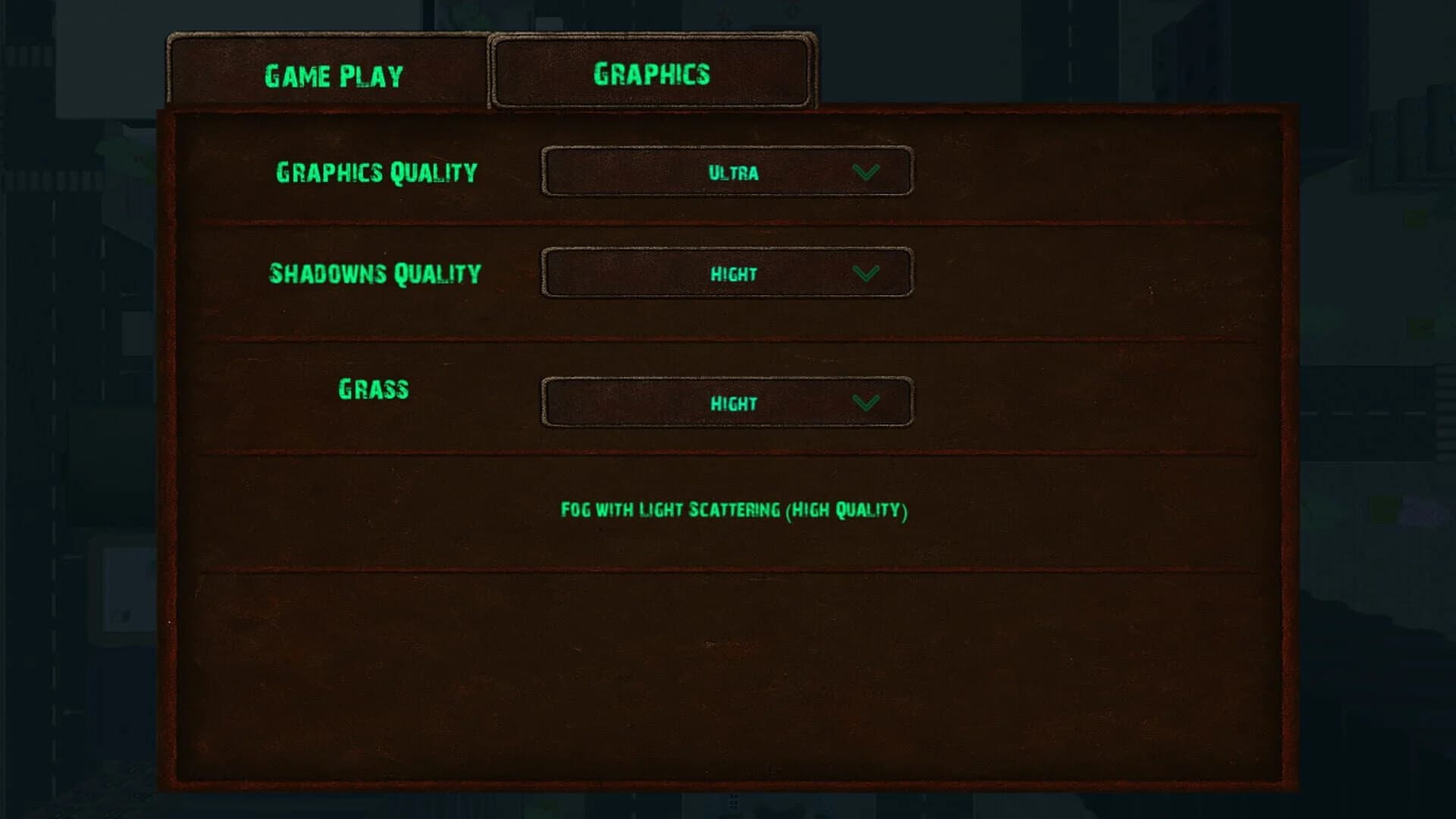Click the chevron next to Grass setting

point(867,403)
